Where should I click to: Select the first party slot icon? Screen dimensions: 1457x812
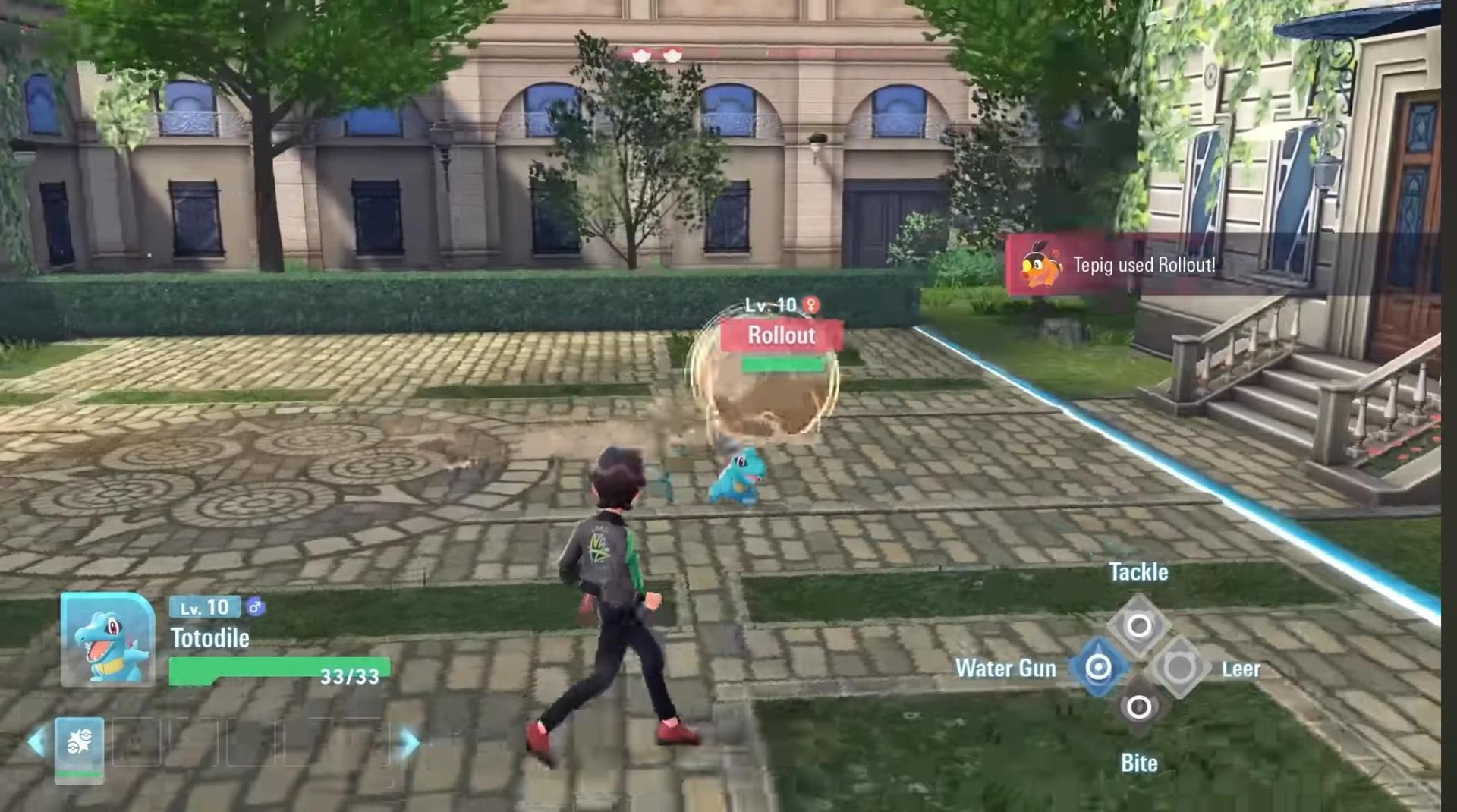click(x=79, y=744)
